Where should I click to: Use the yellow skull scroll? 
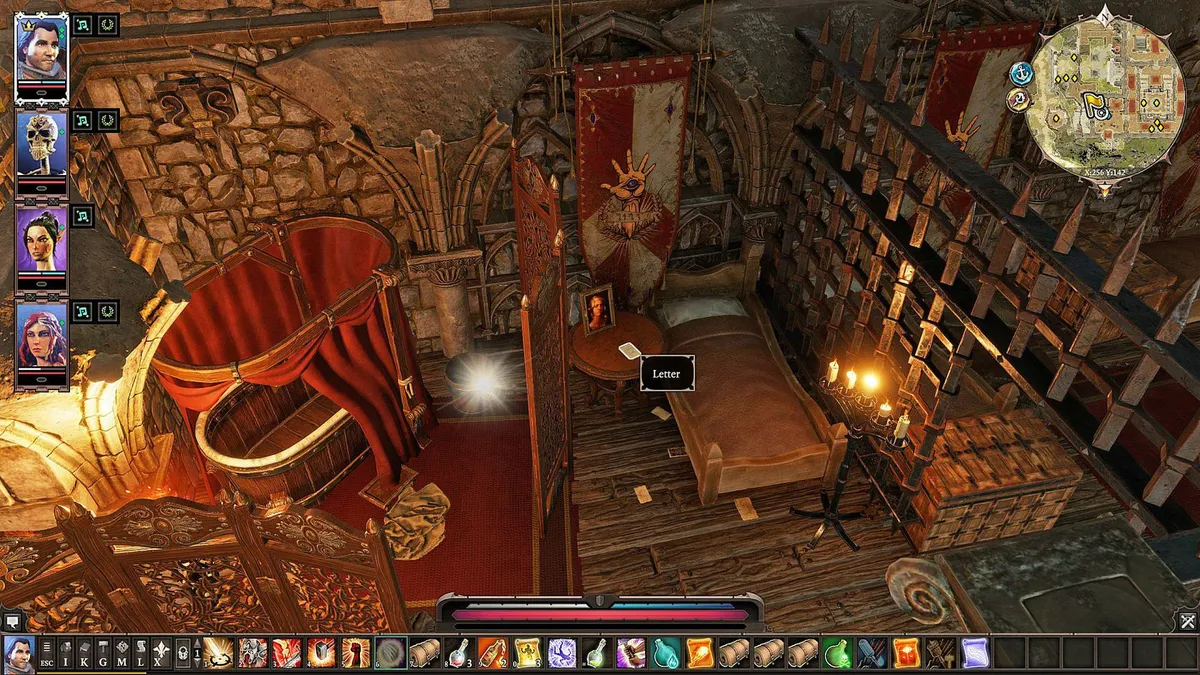(527, 654)
